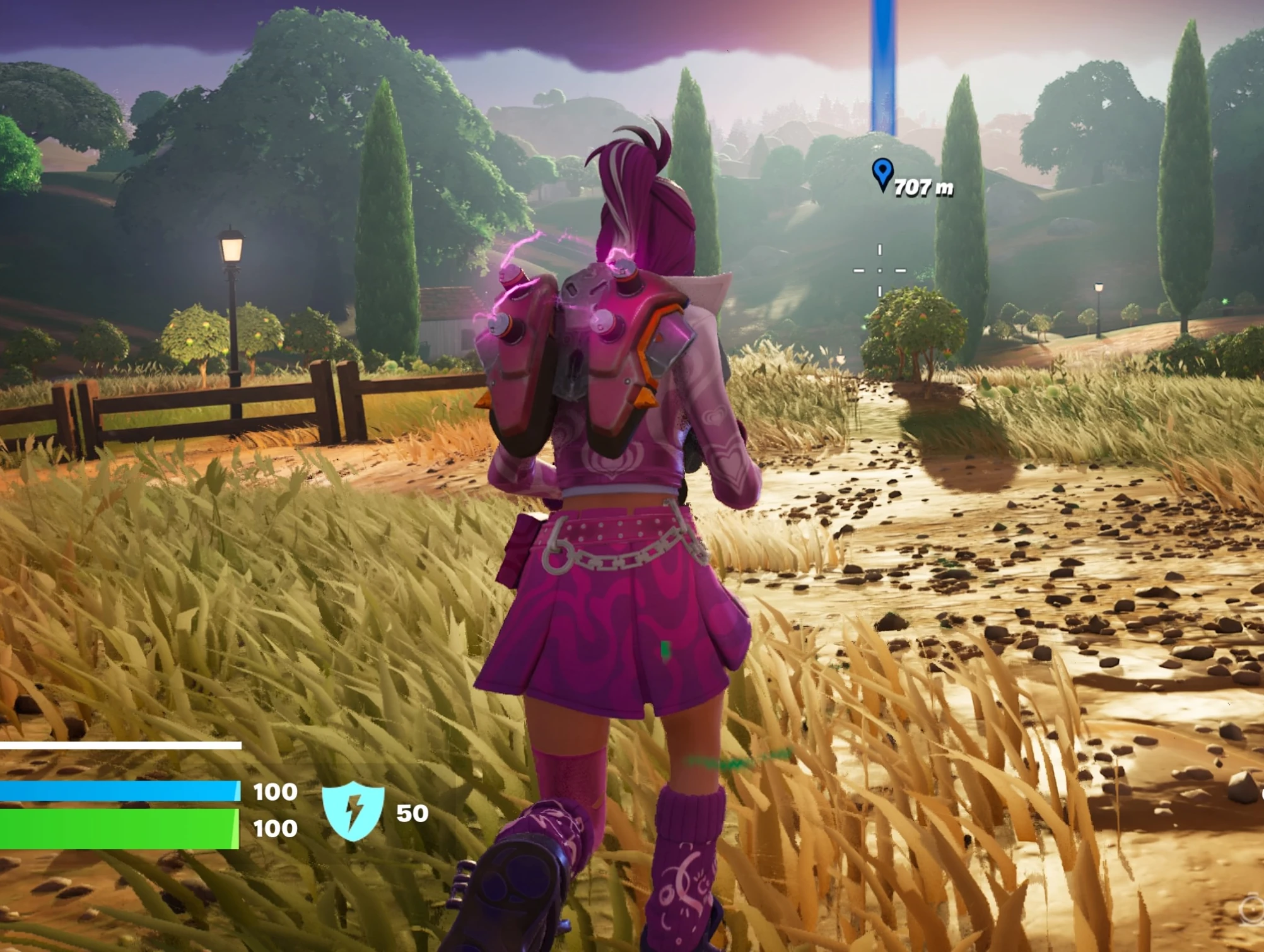
Task: Select the 707 m distance label
Action: coord(924,187)
